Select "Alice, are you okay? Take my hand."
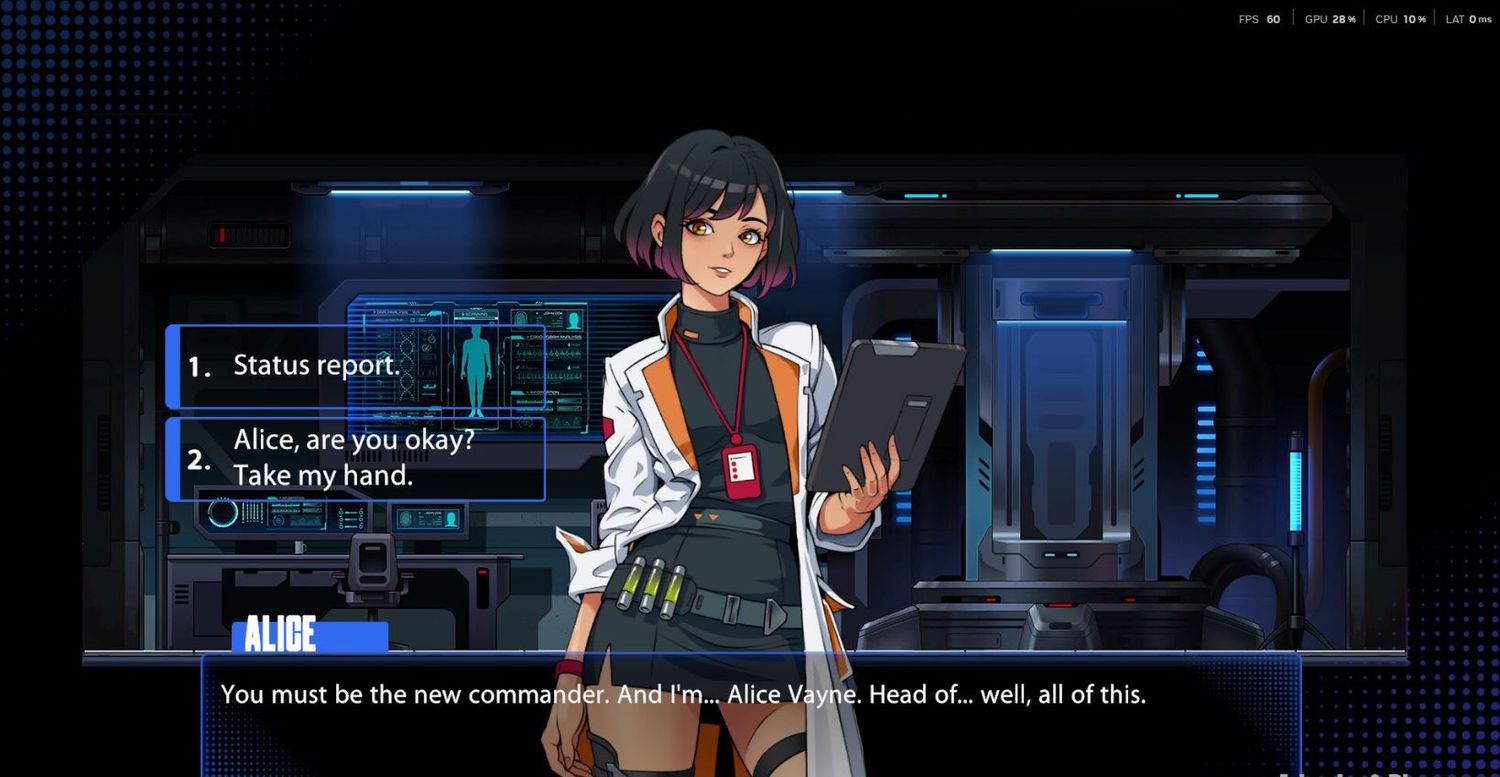Screen dimensions: 1500x777 coord(356,459)
